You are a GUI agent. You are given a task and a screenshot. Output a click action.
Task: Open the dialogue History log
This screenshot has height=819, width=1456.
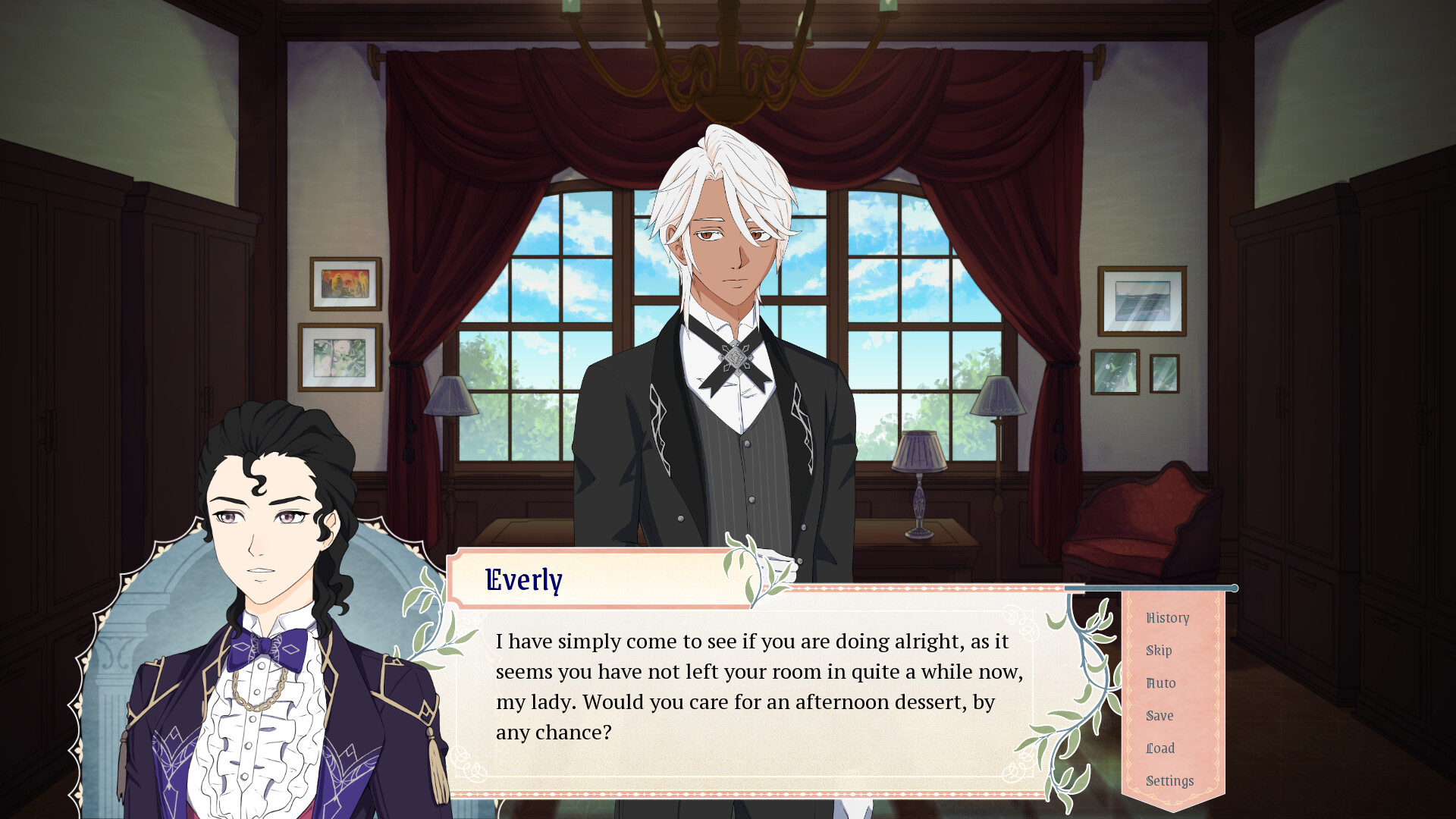pos(1167,618)
